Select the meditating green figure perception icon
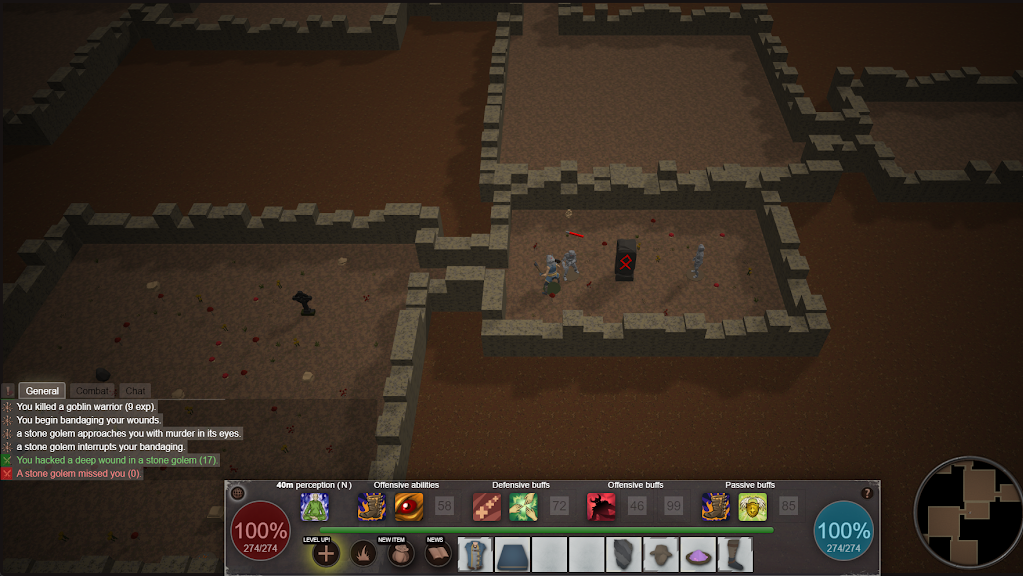1023x576 pixels. click(x=315, y=507)
